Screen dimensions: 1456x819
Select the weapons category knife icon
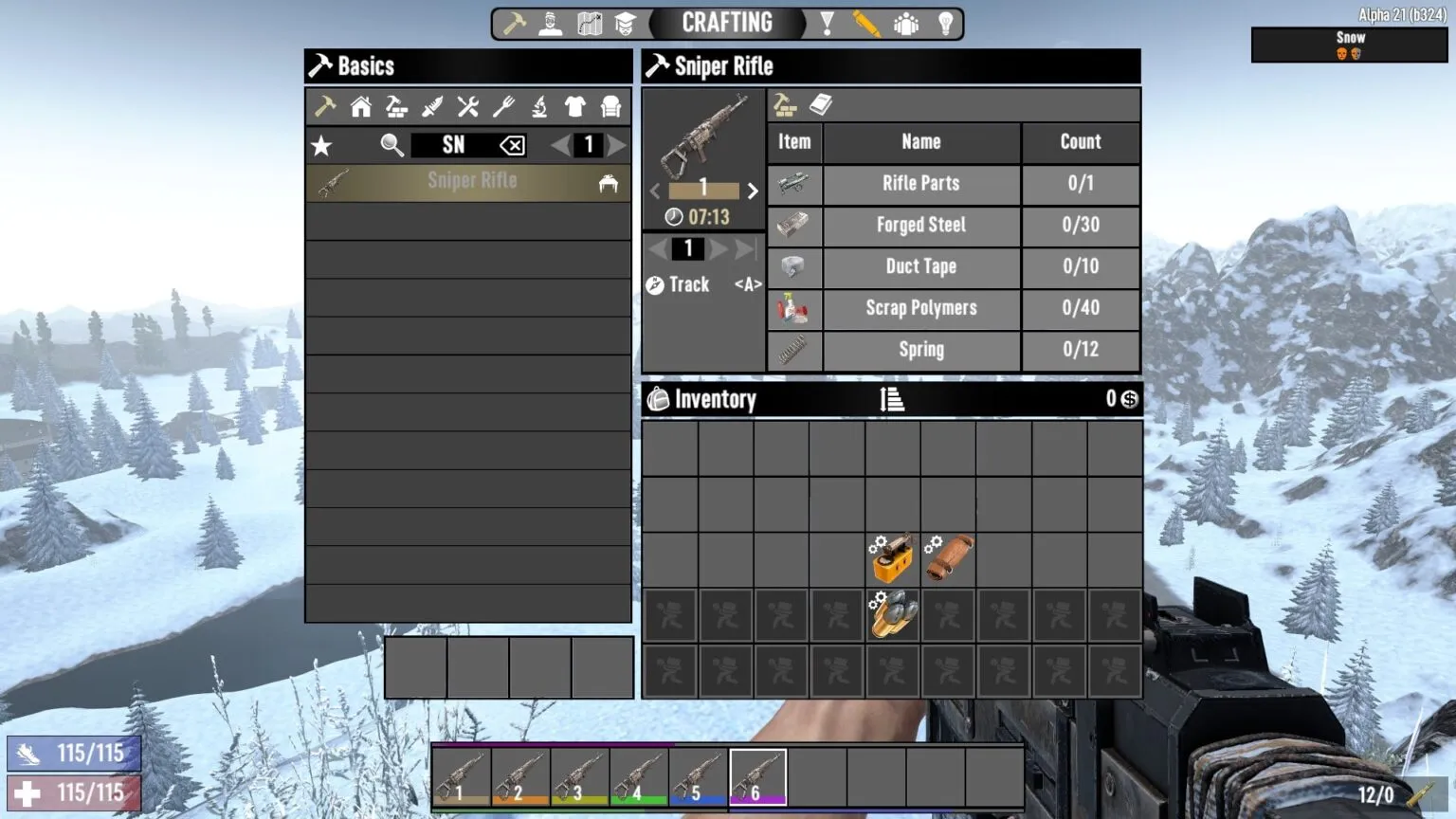click(432, 106)
